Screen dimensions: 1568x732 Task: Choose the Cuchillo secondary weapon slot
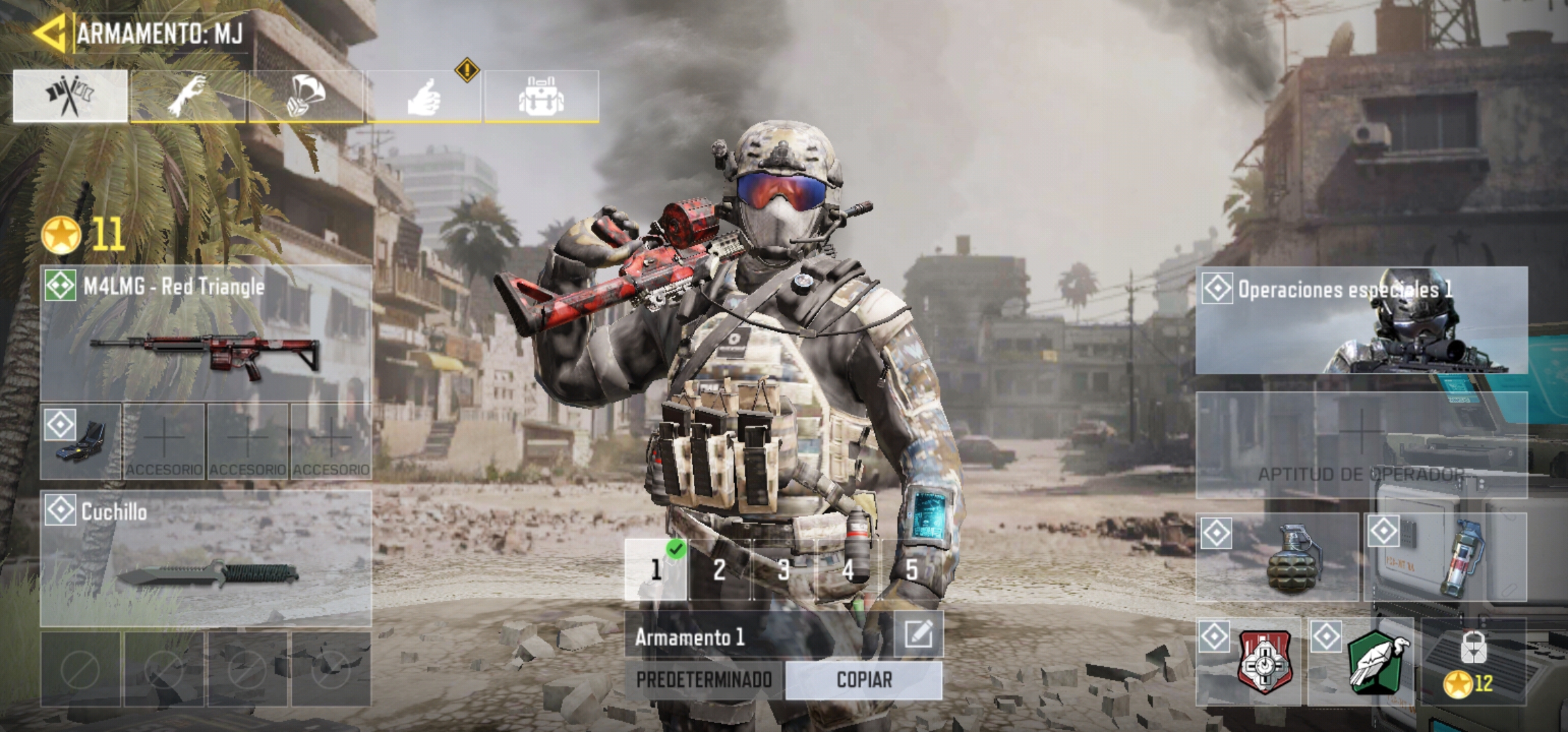click(x=205, y=558)
